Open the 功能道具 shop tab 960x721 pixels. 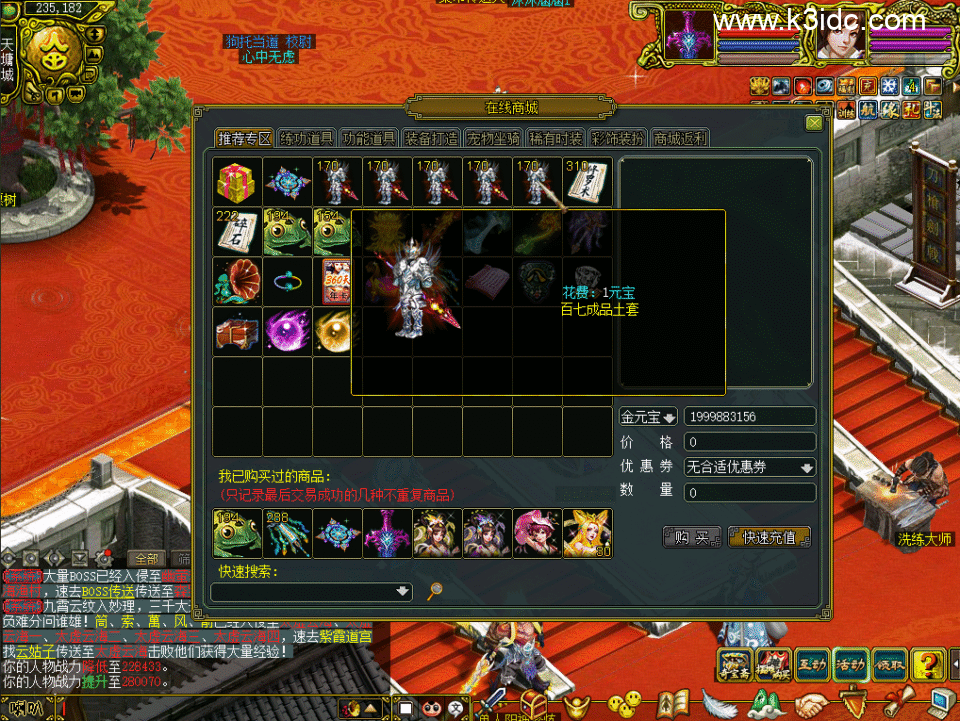(369, 138)
